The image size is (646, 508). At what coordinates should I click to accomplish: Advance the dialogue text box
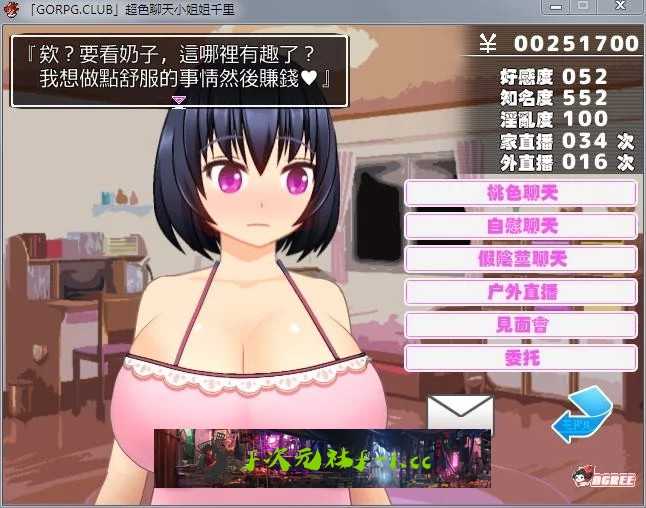coord(179,71)
